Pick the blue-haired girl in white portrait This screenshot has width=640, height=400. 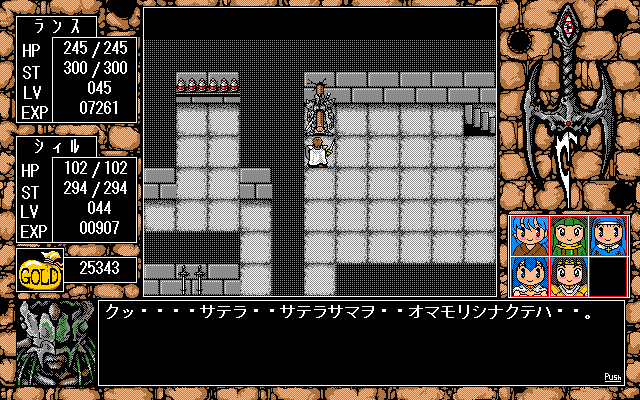click(528, 276)
